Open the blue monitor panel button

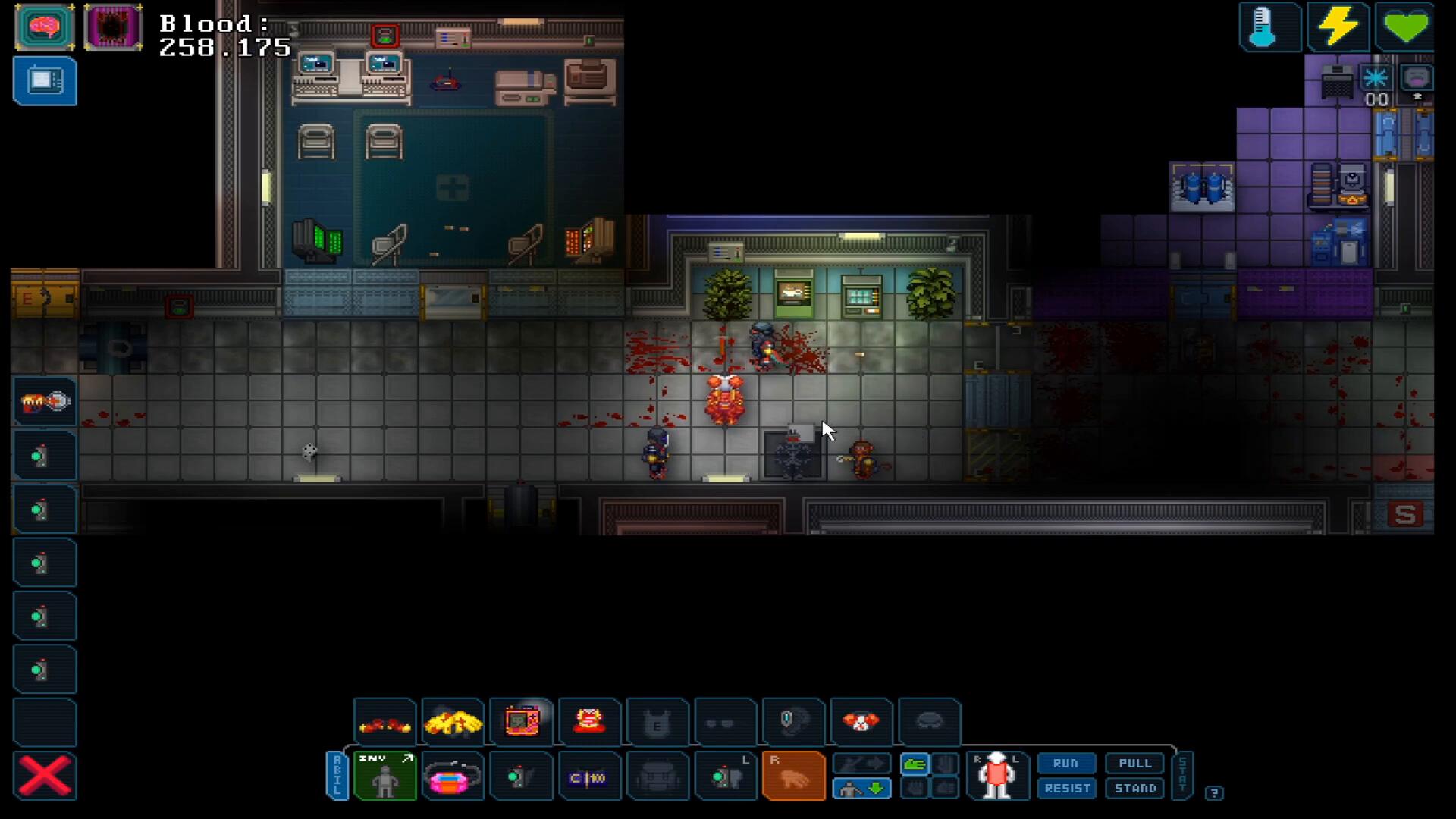click(45, 81)
